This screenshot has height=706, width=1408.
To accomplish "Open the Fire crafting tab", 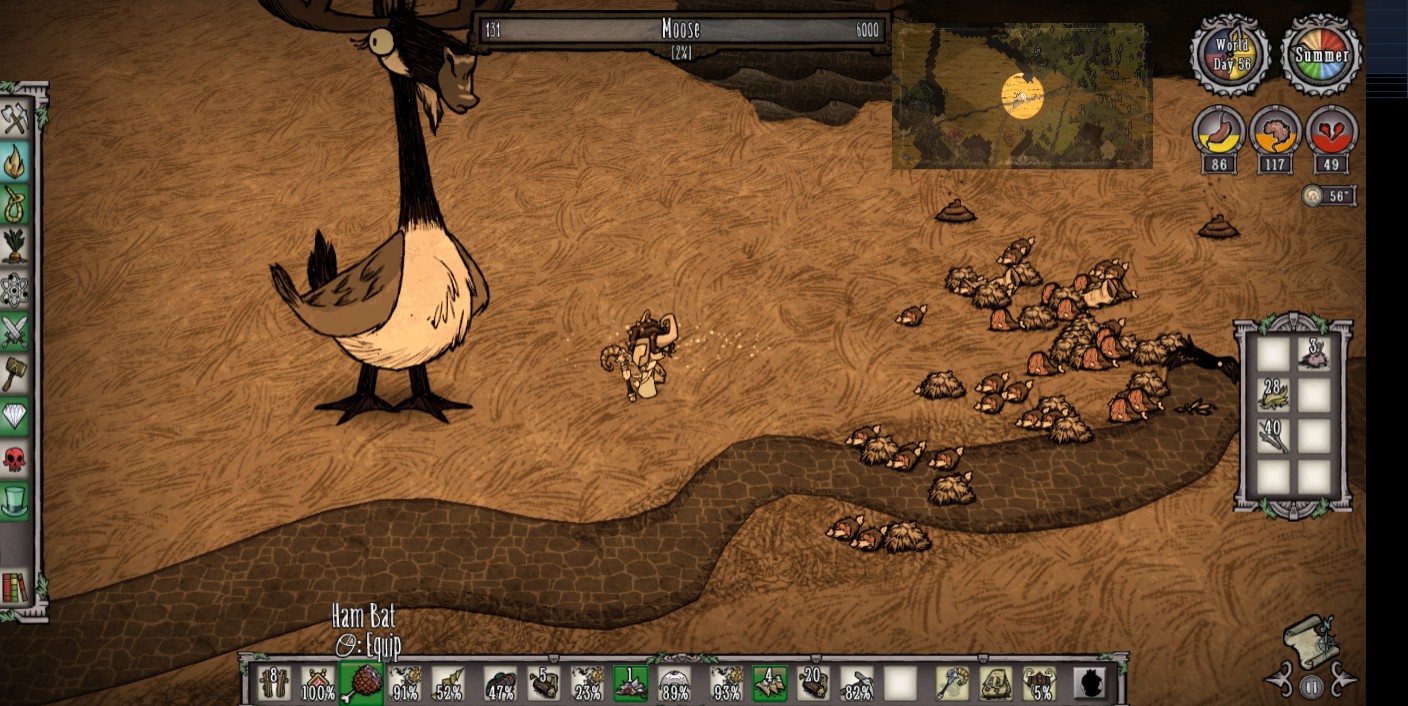I will point(15,162).
